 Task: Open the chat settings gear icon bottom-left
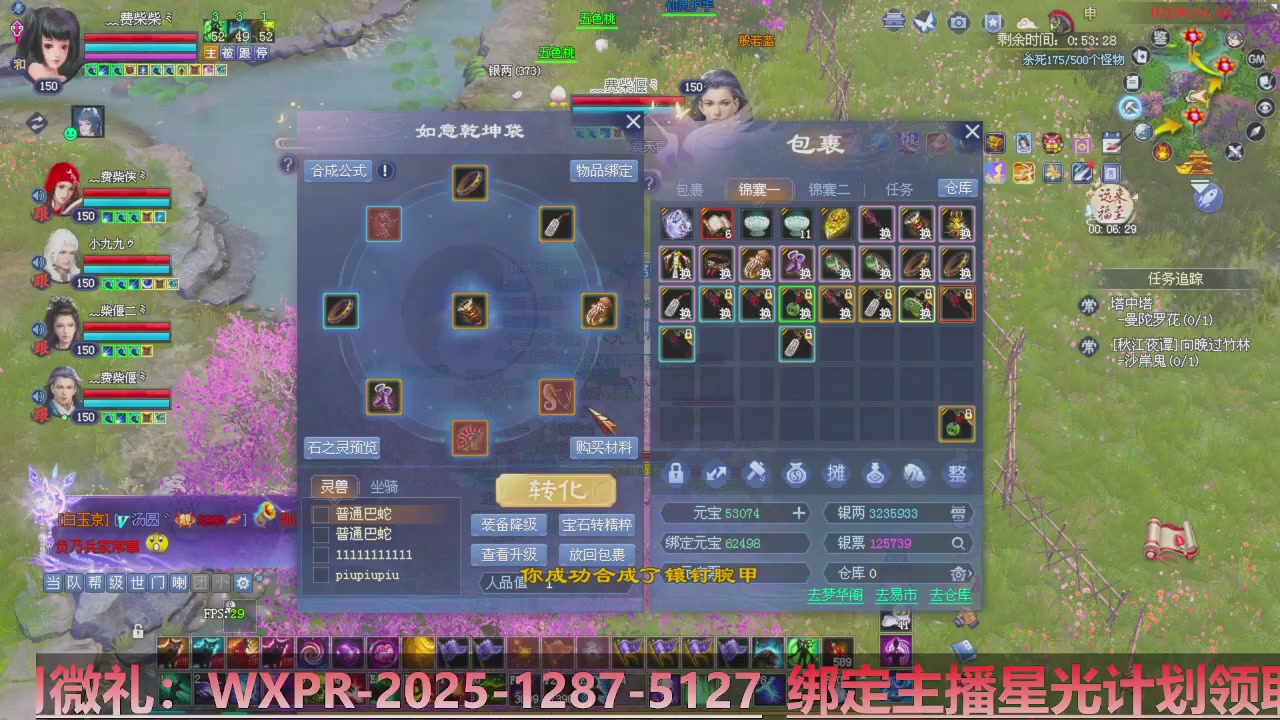tap(243, 583)
